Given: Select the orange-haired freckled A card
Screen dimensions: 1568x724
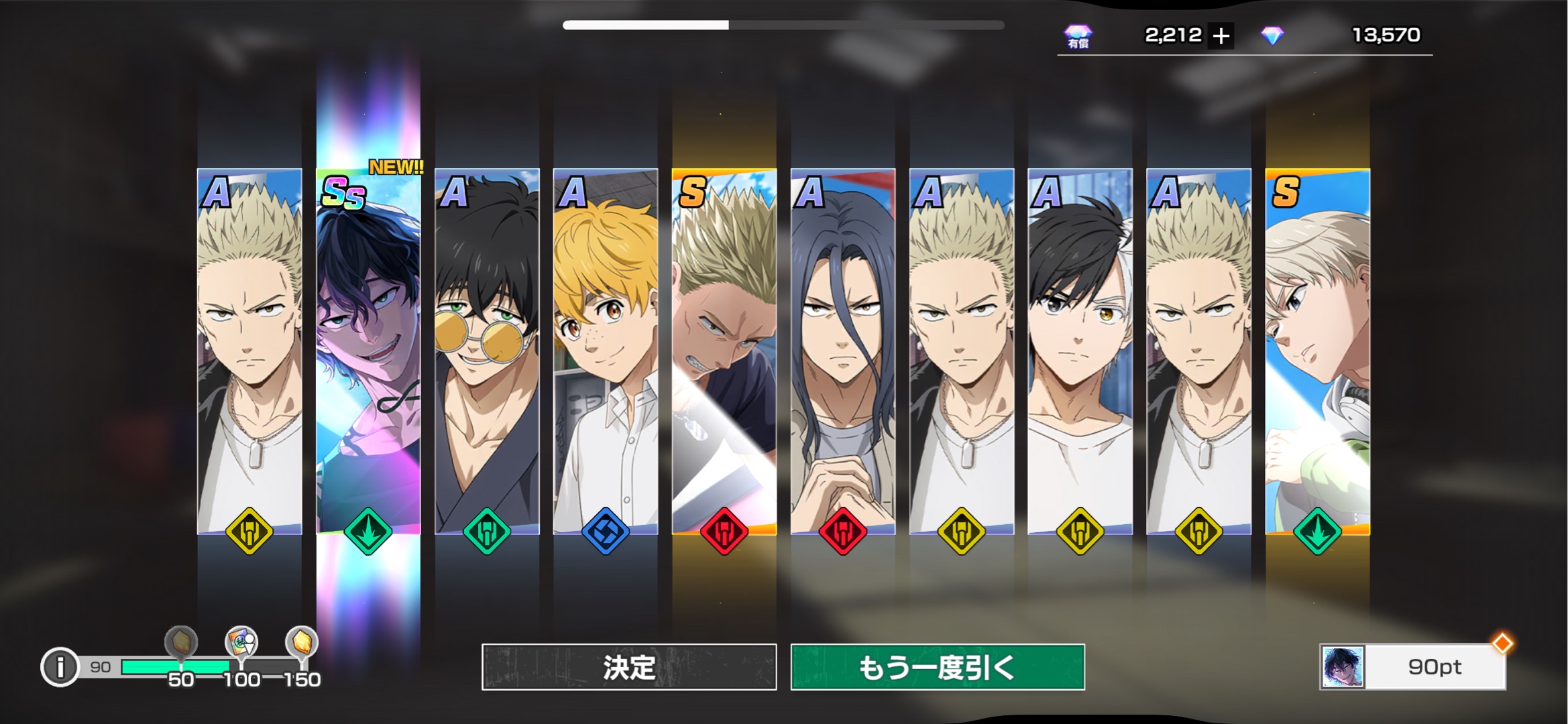Looking at the screenshot, I should tap(606, 352).
